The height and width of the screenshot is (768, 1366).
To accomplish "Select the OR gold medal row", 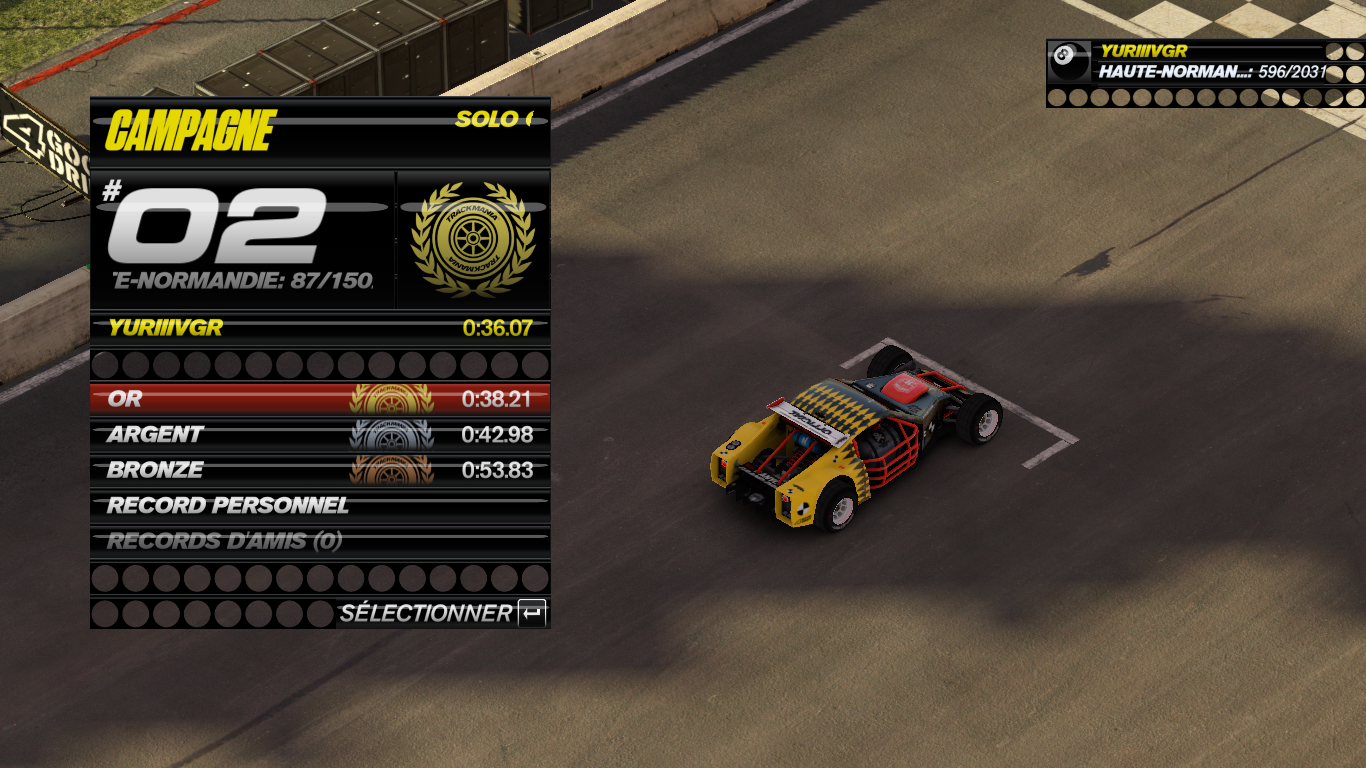I will click(x=320, y=399).
